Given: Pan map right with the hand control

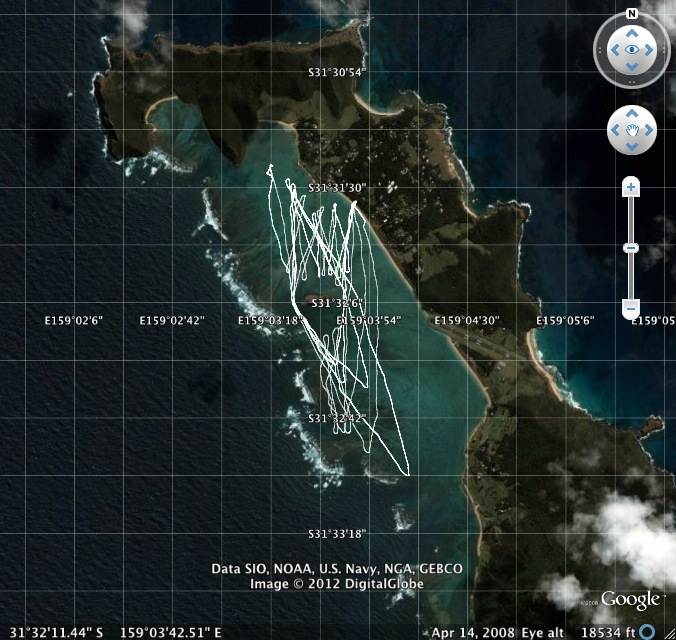Looking at the screenshot, I should point(648,130).
